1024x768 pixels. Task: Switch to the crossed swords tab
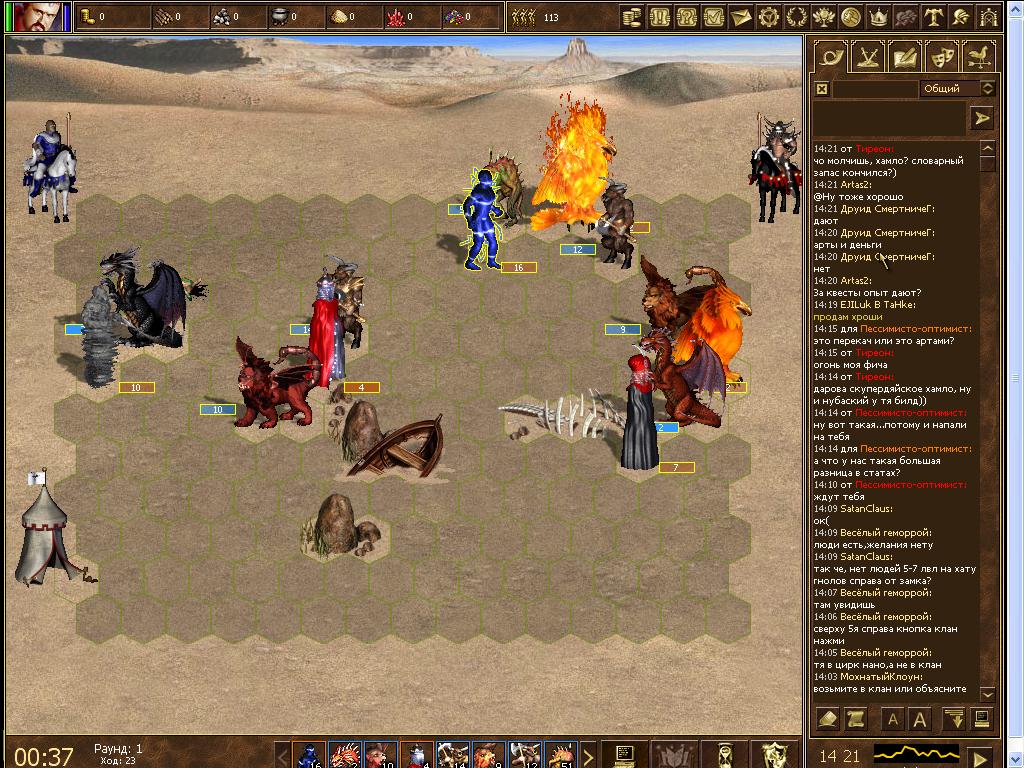(864, 57)
